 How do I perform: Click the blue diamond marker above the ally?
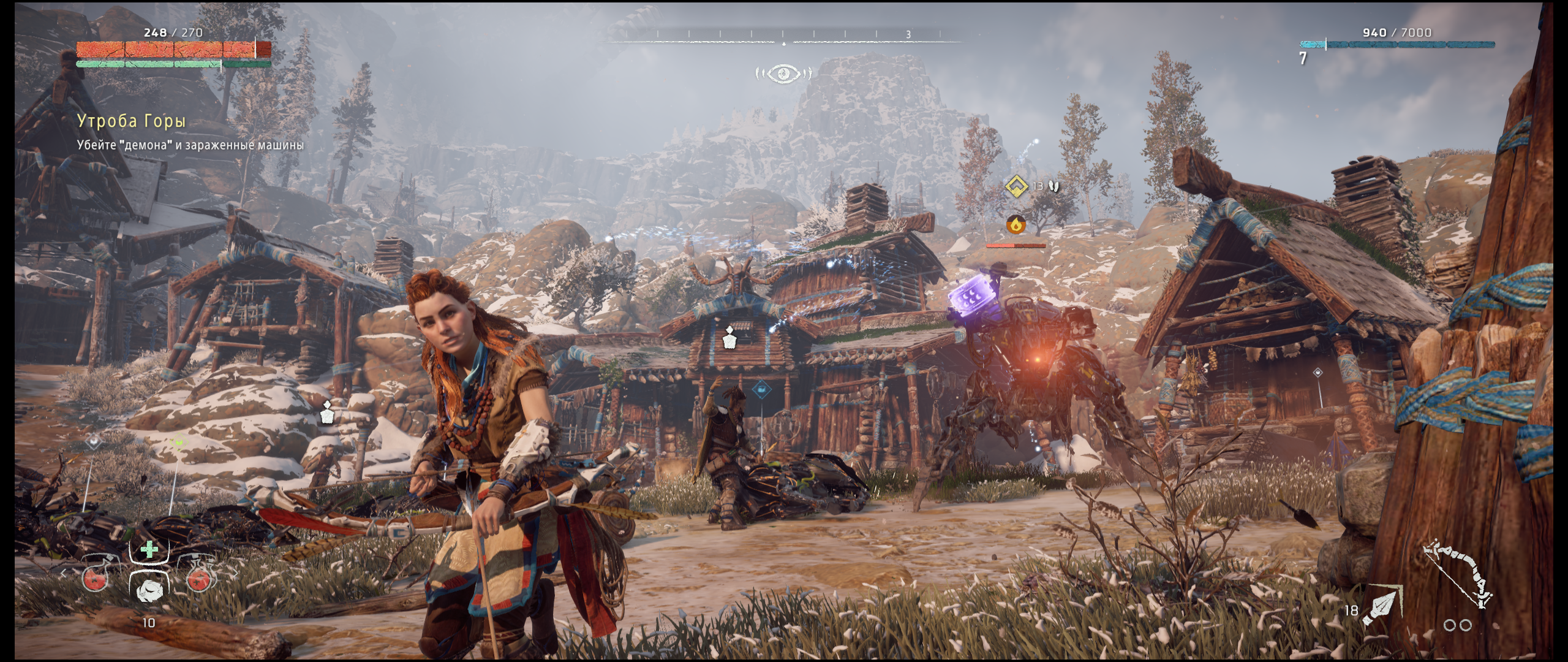(x=760, y=388)
